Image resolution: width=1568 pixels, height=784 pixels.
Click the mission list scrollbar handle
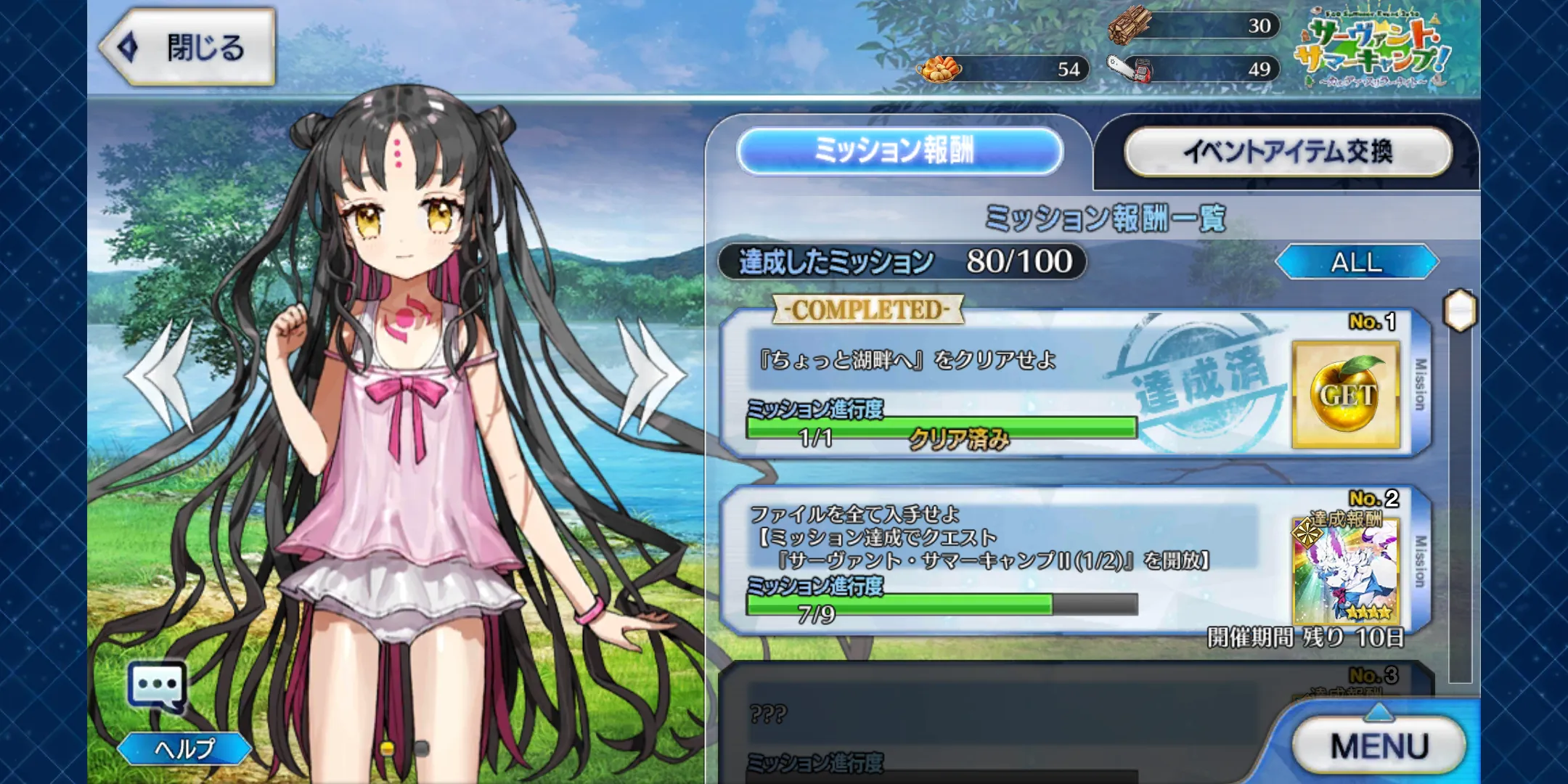(x=1460, y=311)
